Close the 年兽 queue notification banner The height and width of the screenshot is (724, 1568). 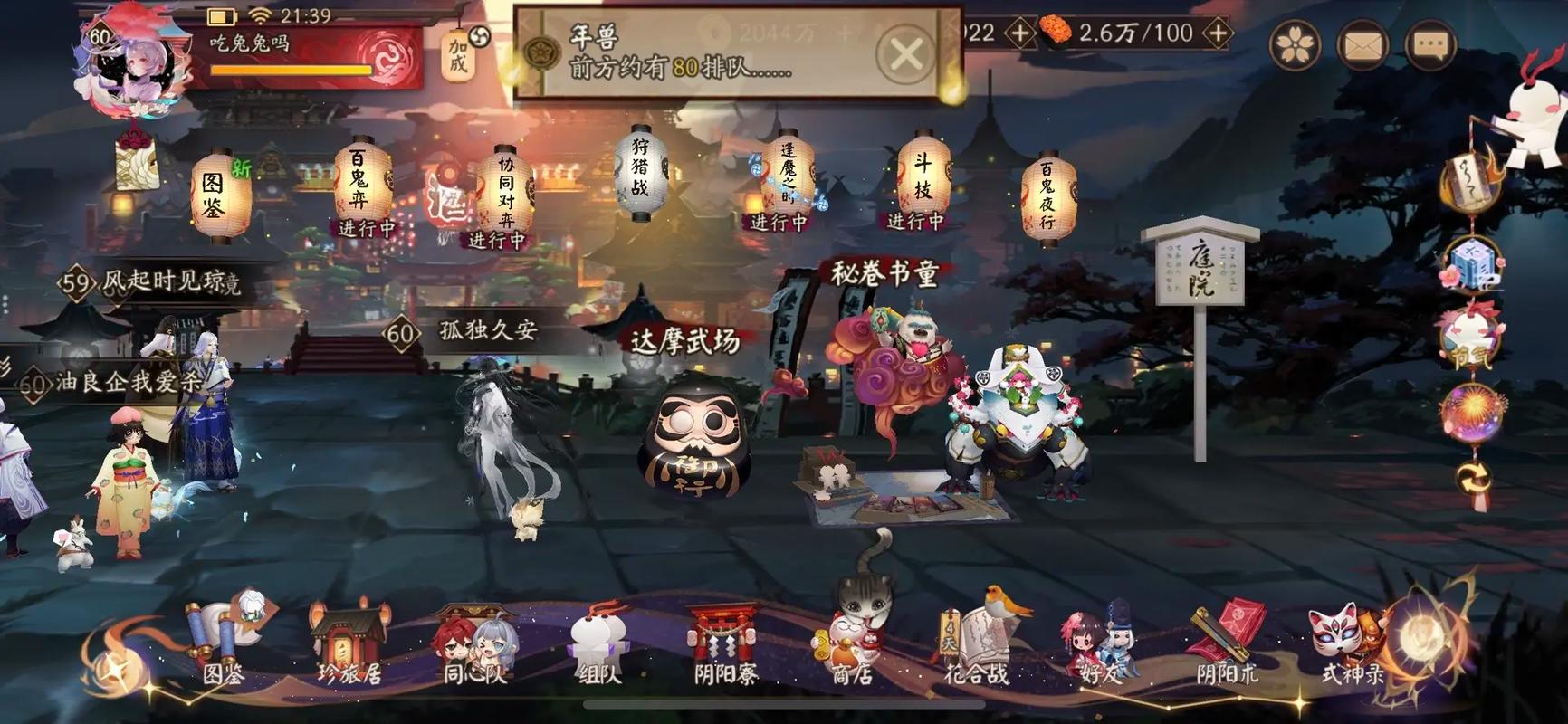tap(903, 54)
